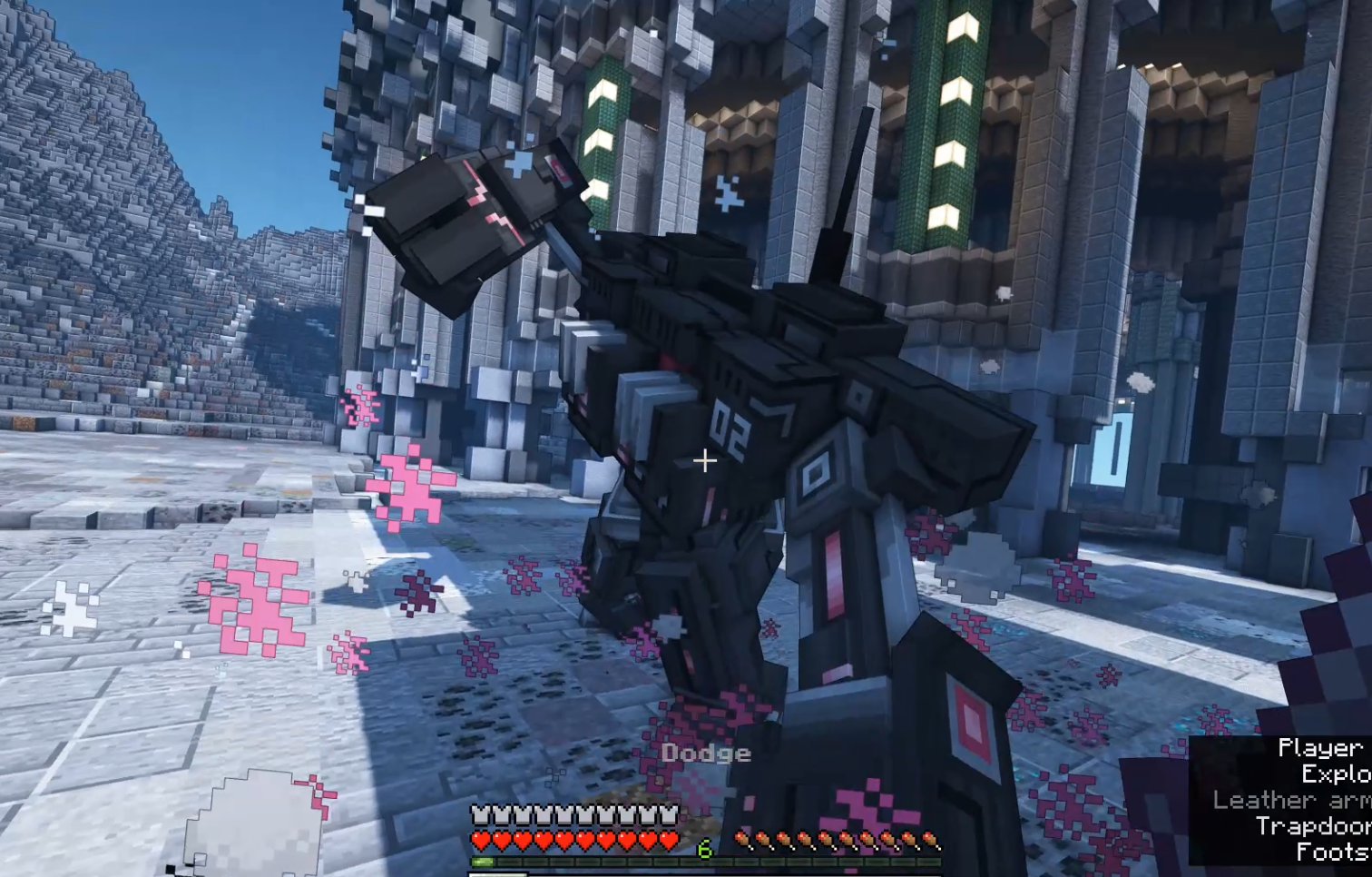Click the Dodge text above the hotbar
The width and height of the screenshot is (1372, 877).
click(706, 753)
